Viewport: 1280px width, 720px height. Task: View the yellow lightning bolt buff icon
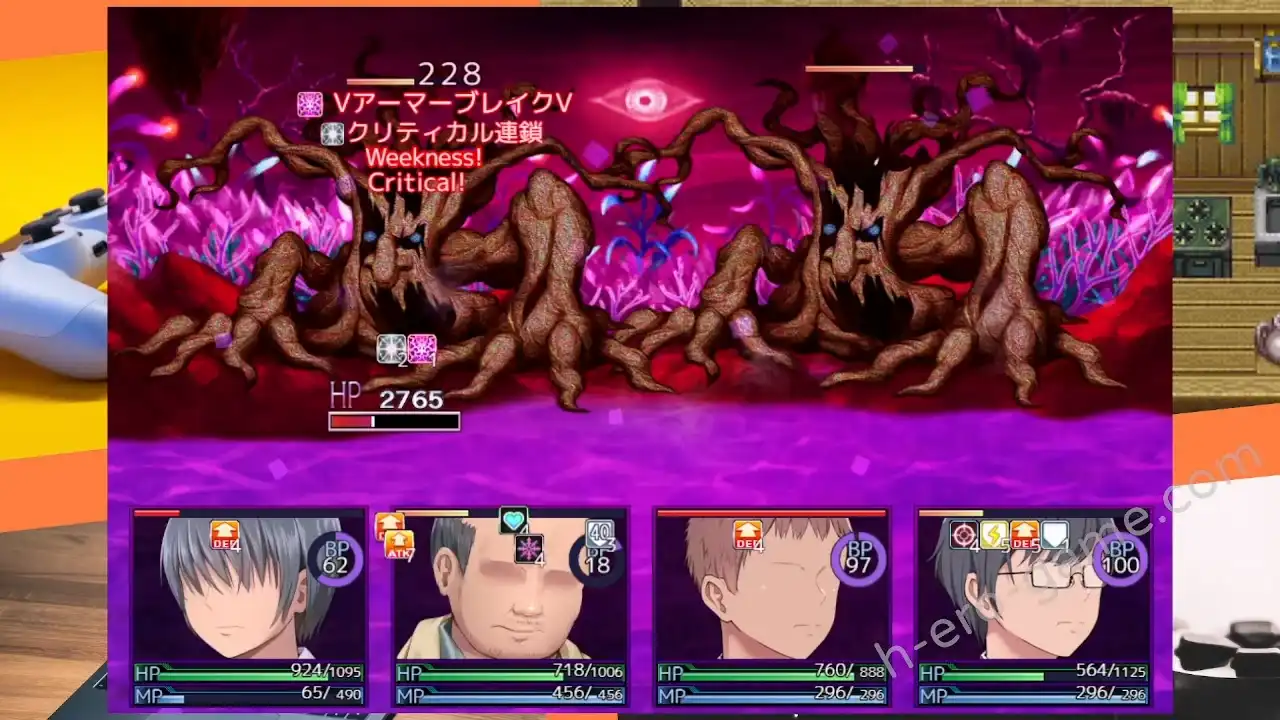[x=994, y=535]
